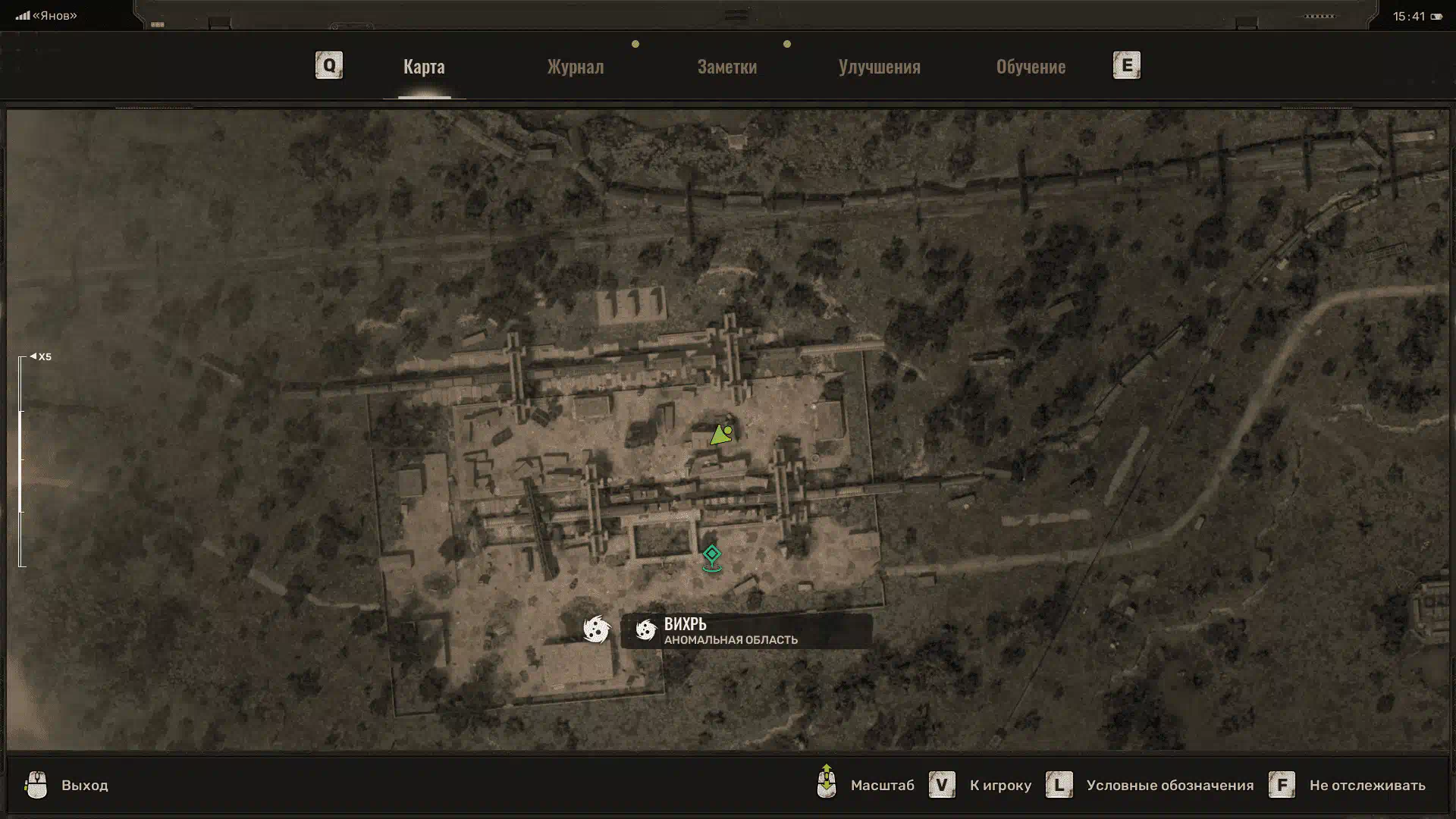
Task: Open the Журнал tab
Action: [x=576, y=67]
